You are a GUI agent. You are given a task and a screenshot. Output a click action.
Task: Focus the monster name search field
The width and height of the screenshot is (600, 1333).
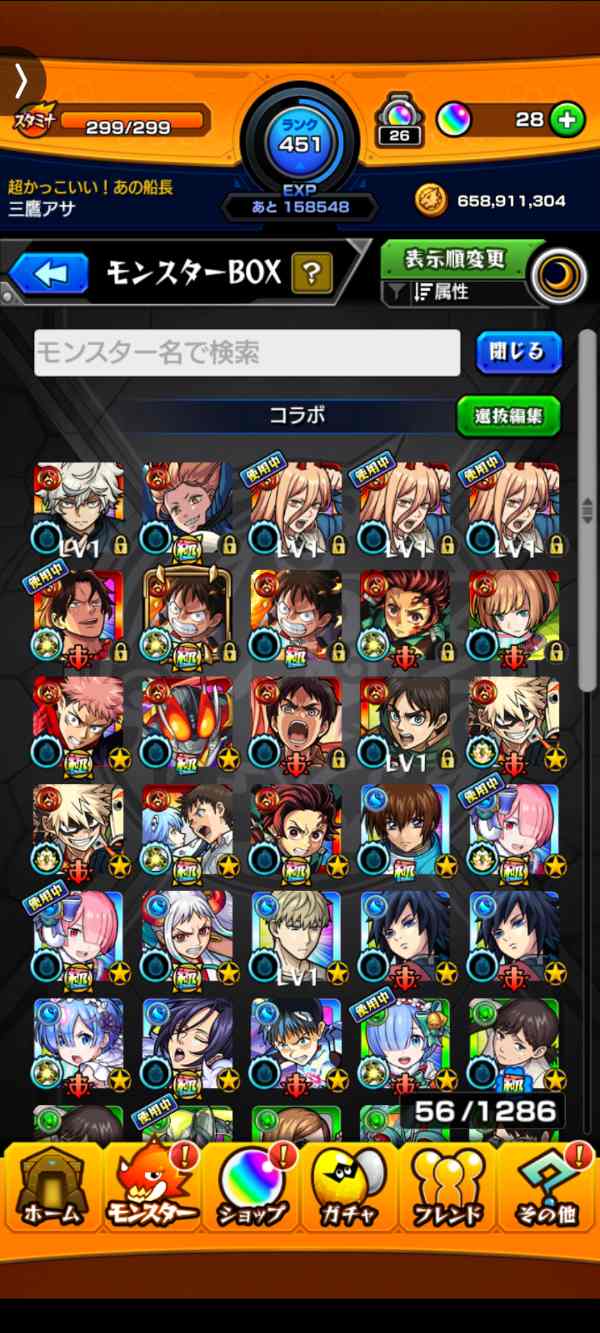[247, 353]
